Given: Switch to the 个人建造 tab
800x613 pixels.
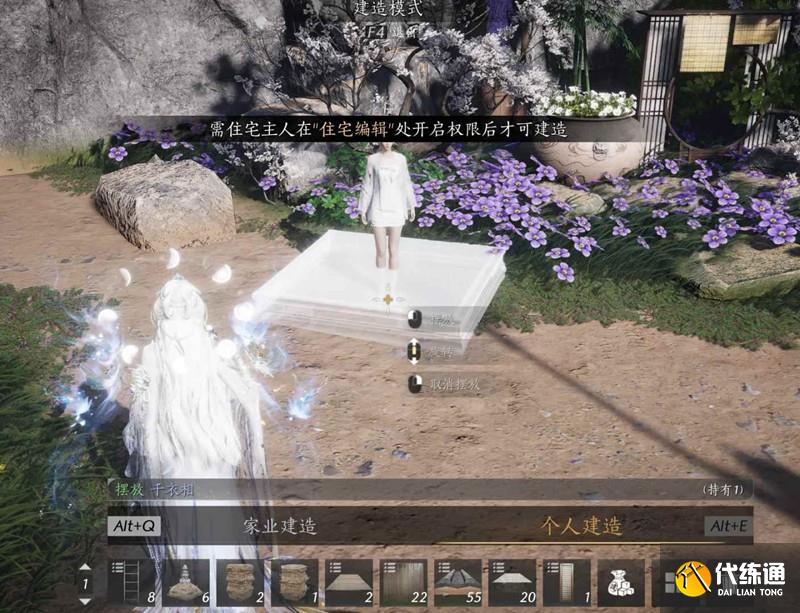Looking at the screenshot, I should pos(580,525).
